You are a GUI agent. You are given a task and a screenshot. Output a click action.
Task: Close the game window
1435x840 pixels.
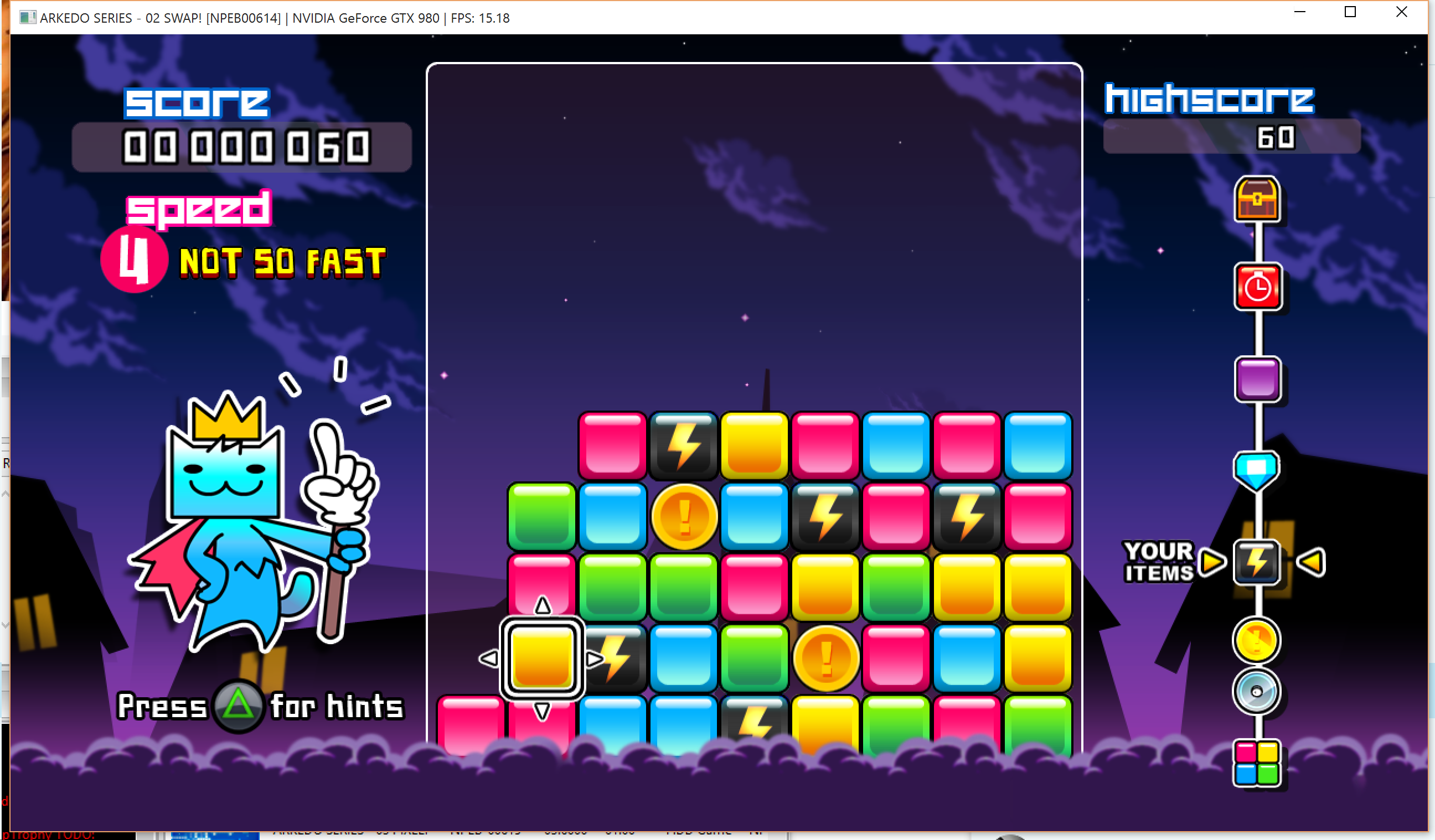coord(1401,12)
